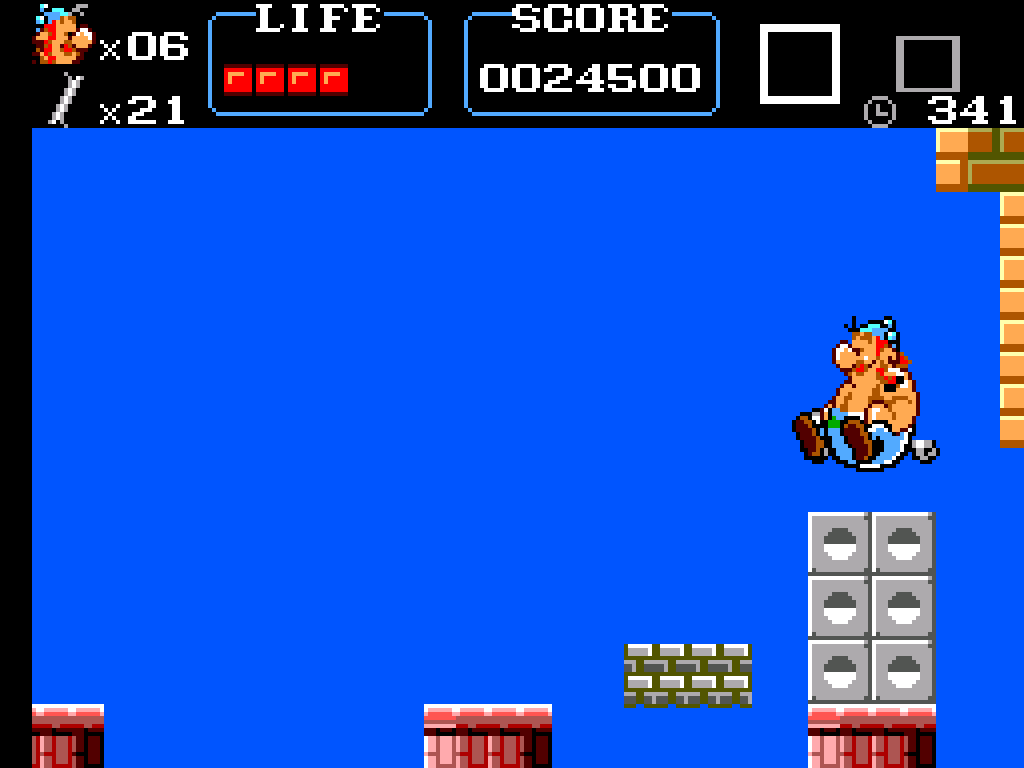Screen dimensions: 1024x768
Task: Click the clock icon beside the timer
Action: coord(880,111)
